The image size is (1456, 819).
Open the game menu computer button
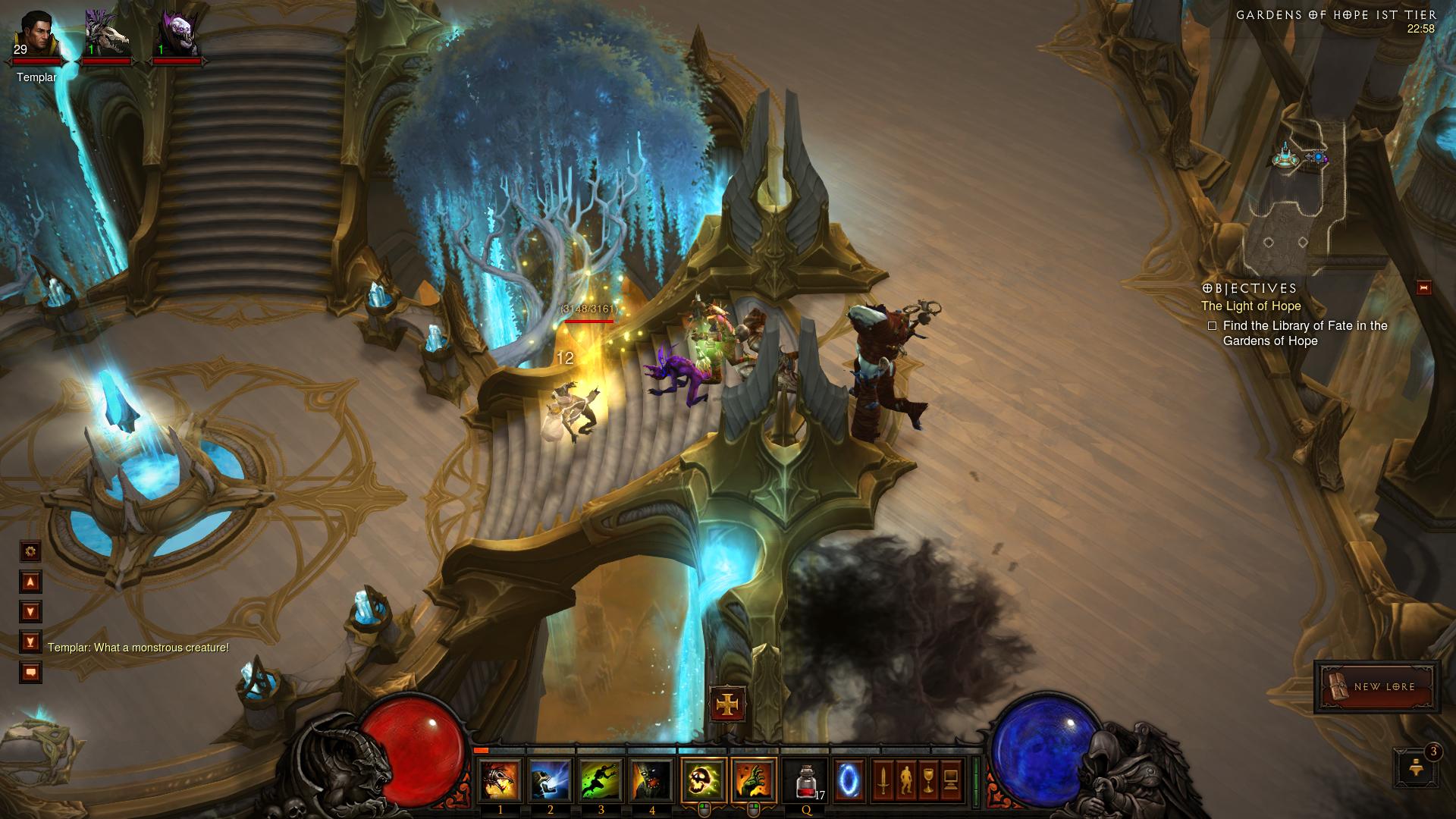point(951,780)
